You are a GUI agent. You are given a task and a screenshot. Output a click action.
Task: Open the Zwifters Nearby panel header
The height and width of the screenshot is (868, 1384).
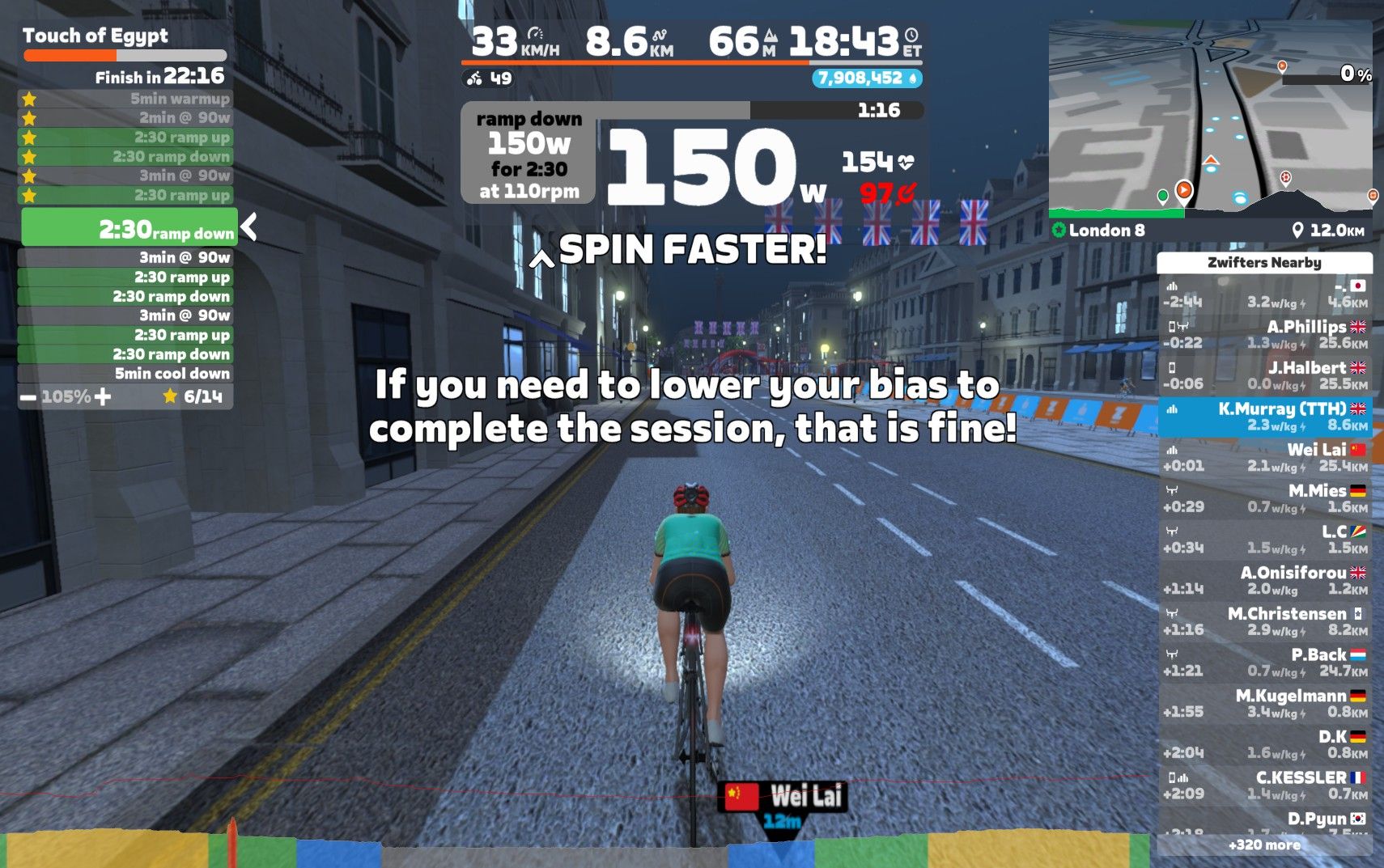(1264, 263)
